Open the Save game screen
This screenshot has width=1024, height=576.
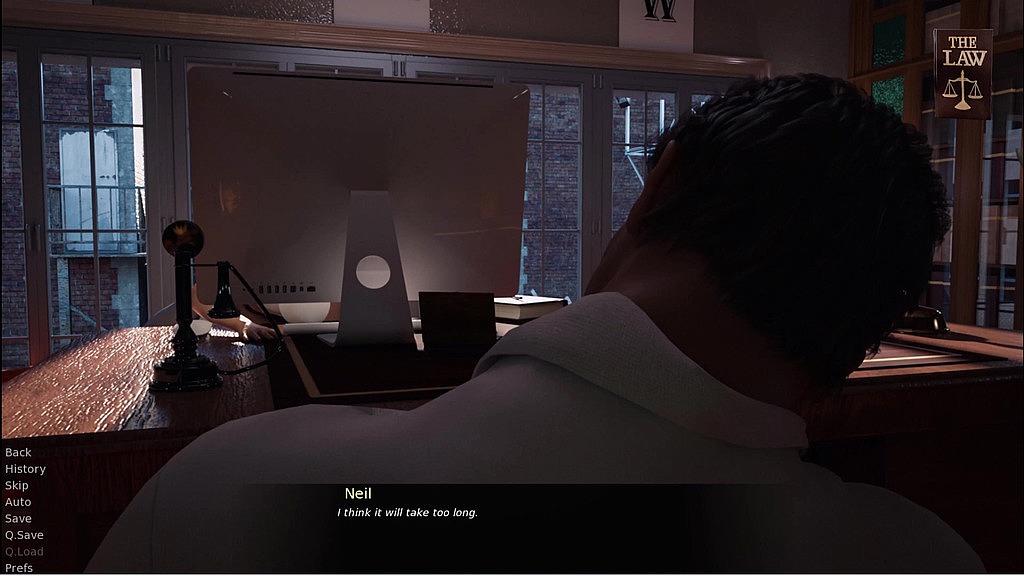[18, 518]
